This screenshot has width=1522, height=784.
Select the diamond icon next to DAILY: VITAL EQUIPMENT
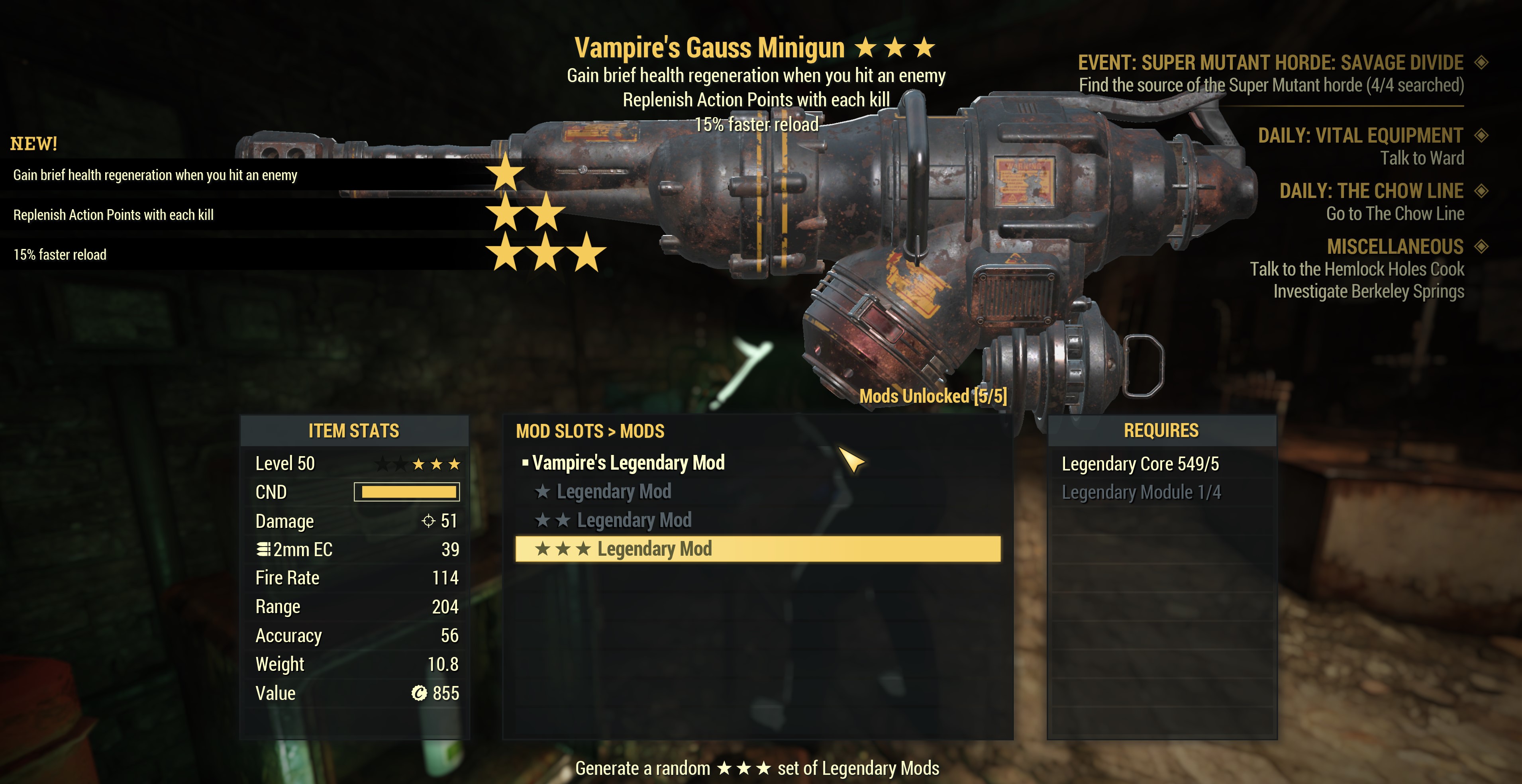[1482, 135]
